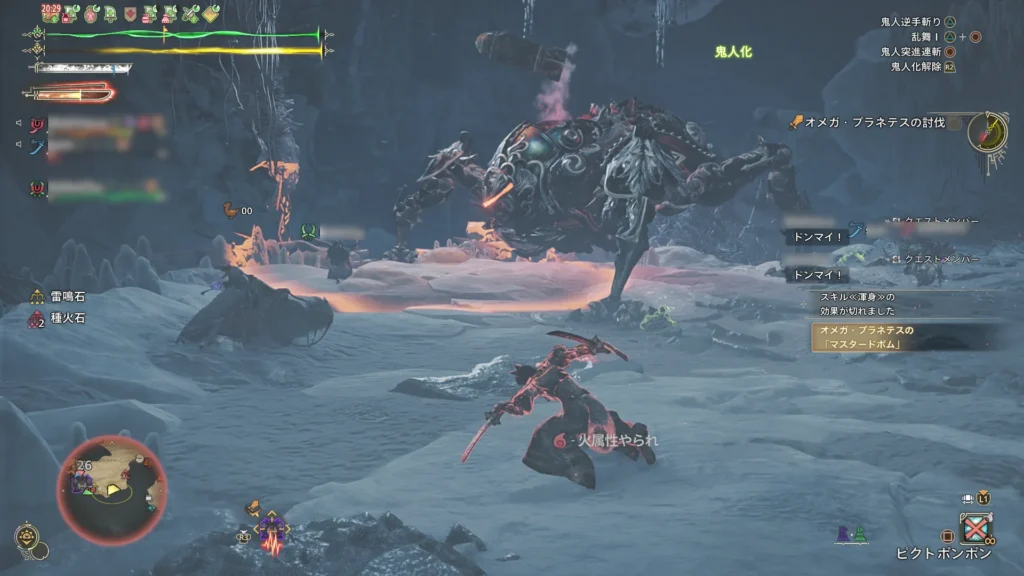Select the ピクトポンポン item slot
This screenshot has width=1024, height=576.
tap(975, 528)
